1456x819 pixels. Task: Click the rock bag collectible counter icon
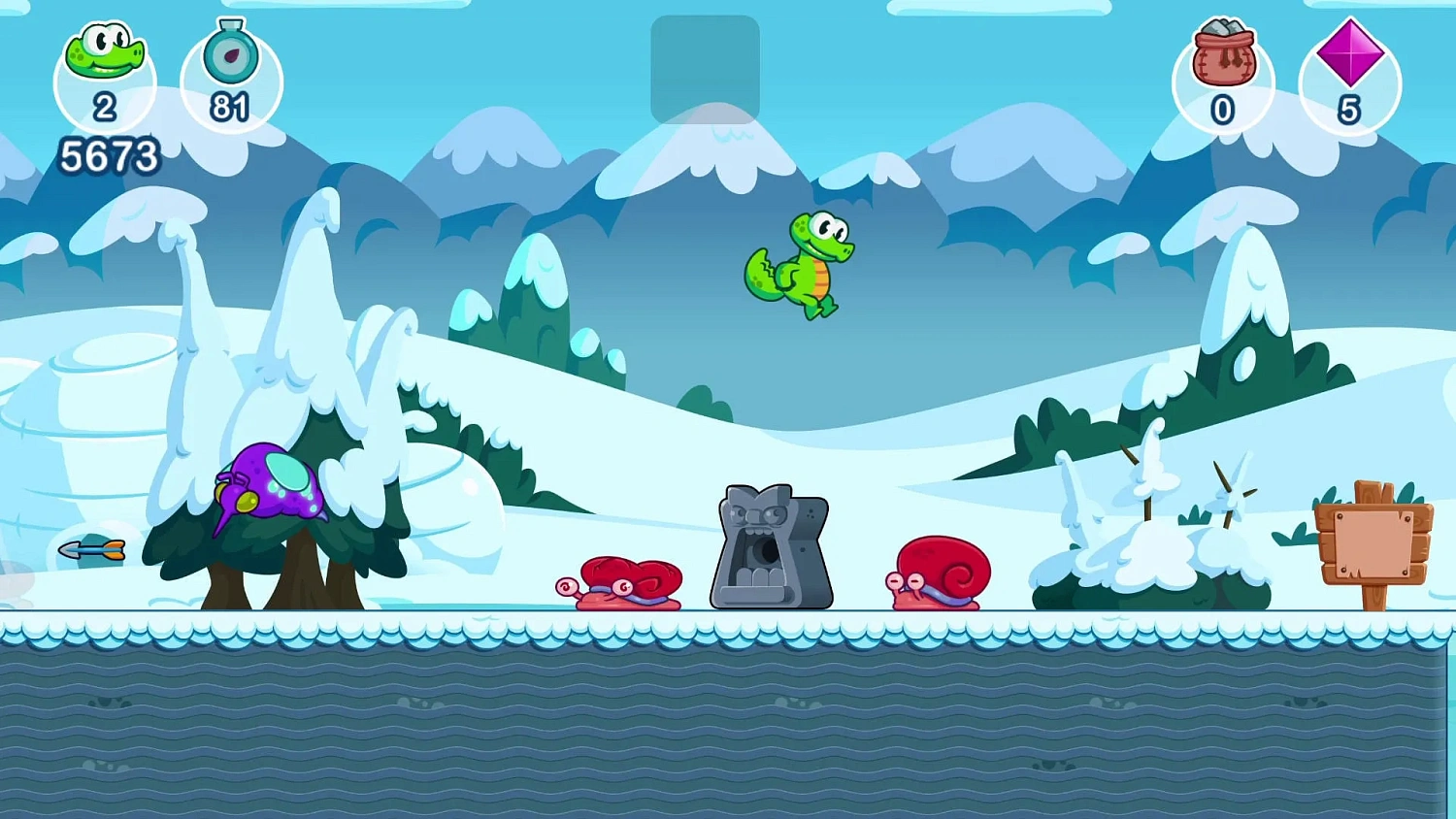click(x=1223, y=53)
